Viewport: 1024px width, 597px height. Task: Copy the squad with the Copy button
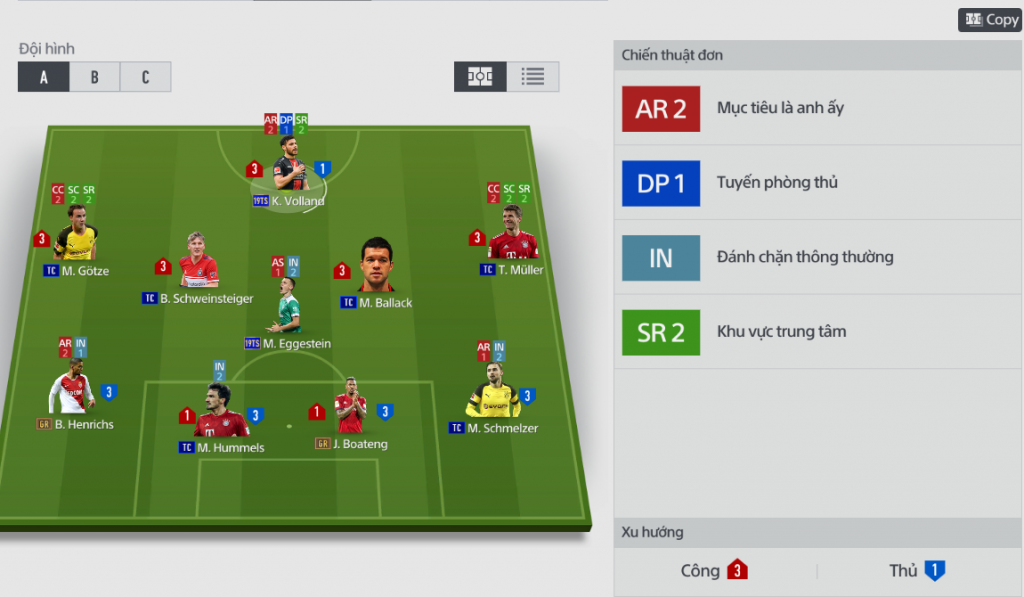pos(990,20)
